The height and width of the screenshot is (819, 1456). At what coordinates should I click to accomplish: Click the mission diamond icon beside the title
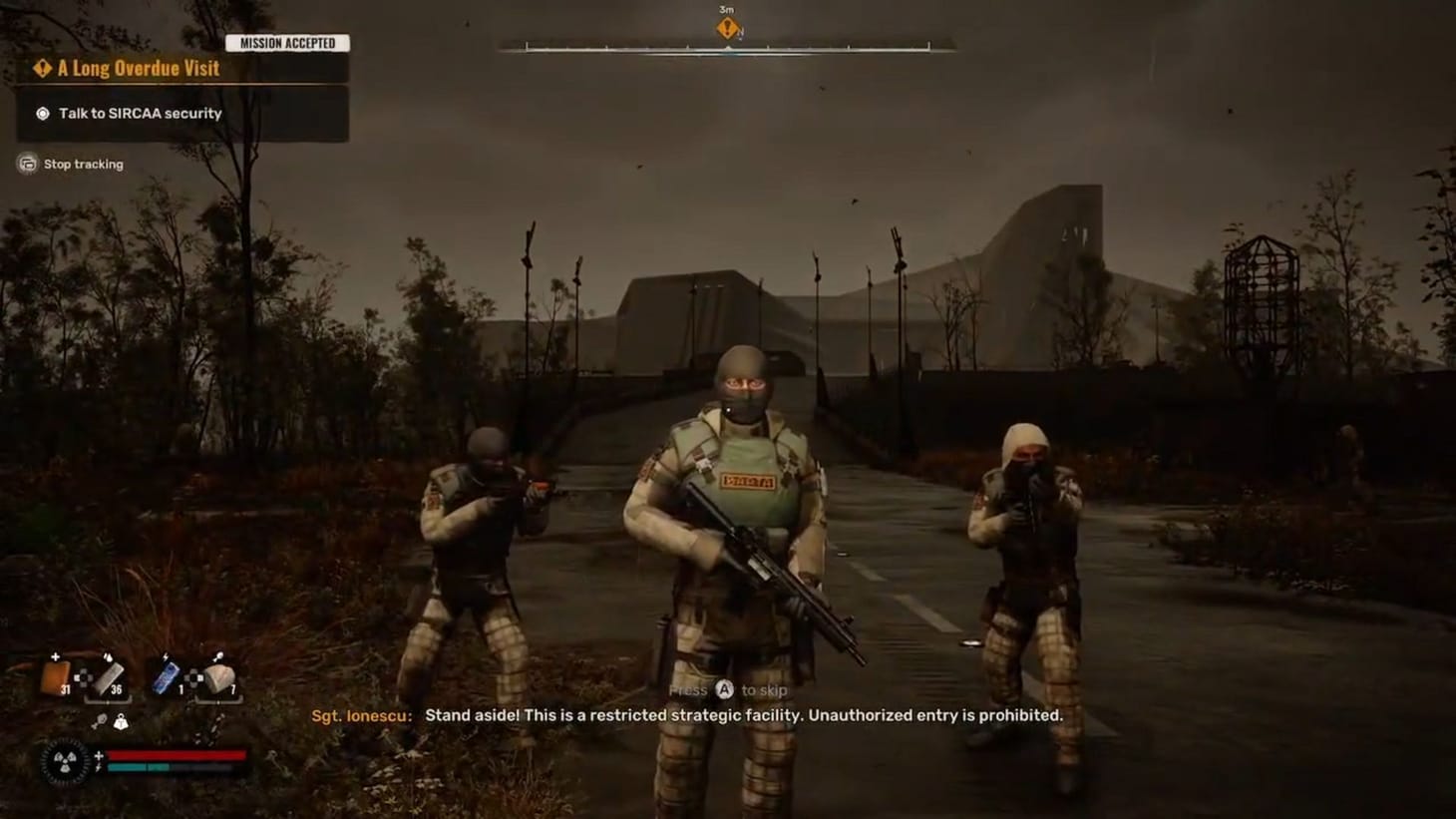41,68
